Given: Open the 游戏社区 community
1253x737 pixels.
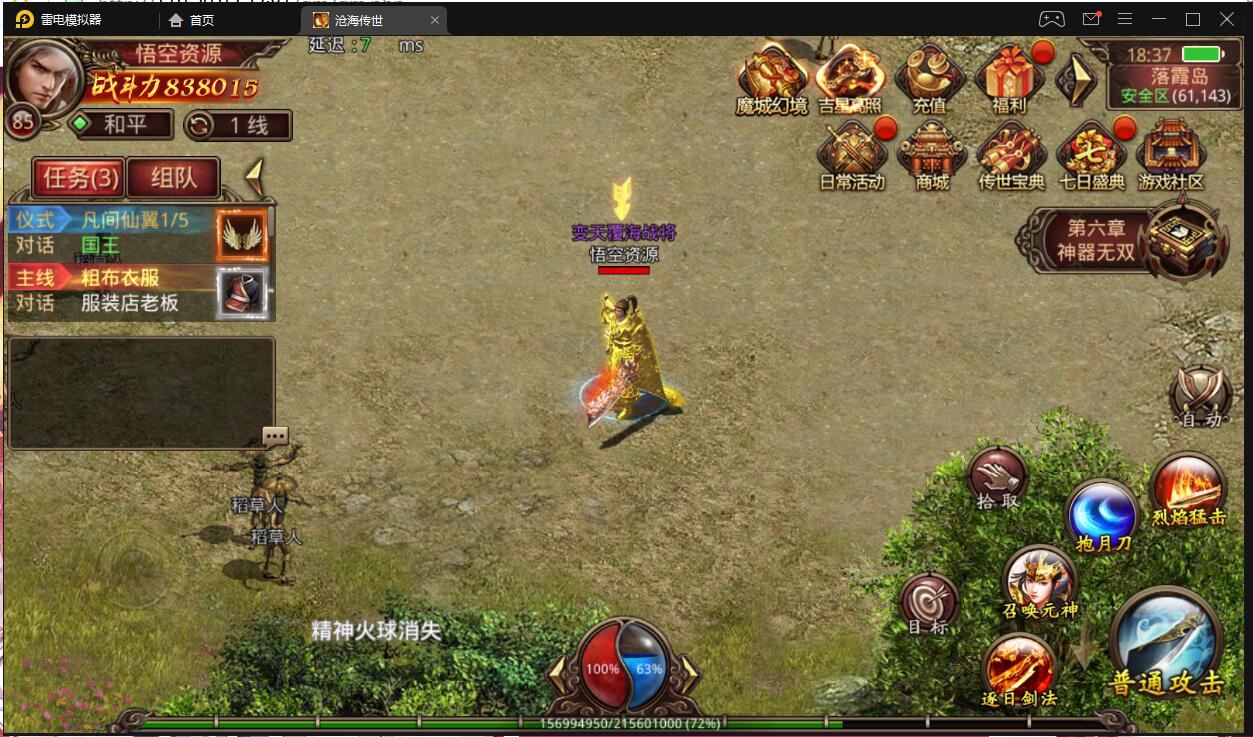Looking at the screenshot, I should click(1171, 155).
